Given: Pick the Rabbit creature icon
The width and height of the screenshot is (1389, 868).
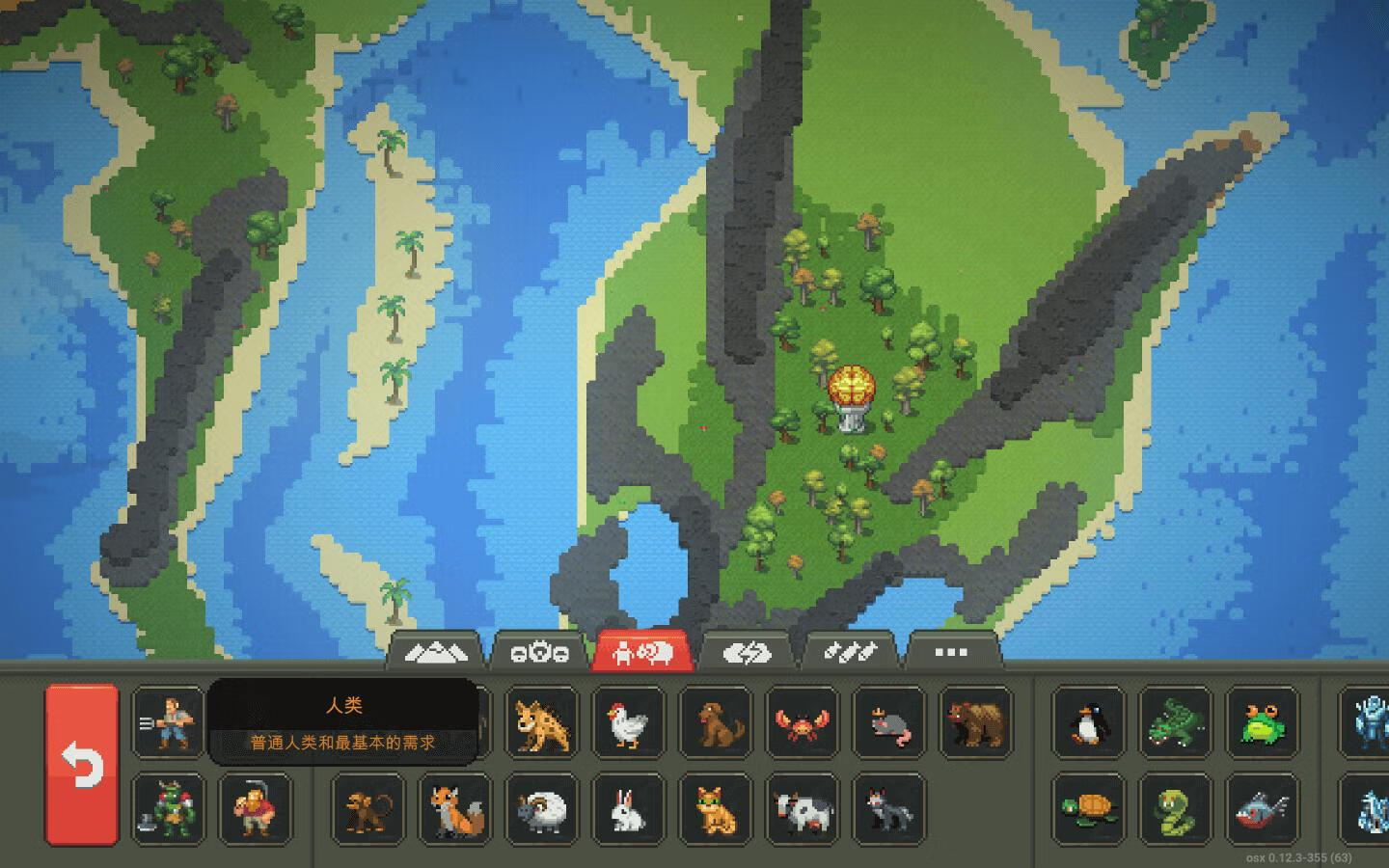Looking at the screenshot, I should pos(628,810).
